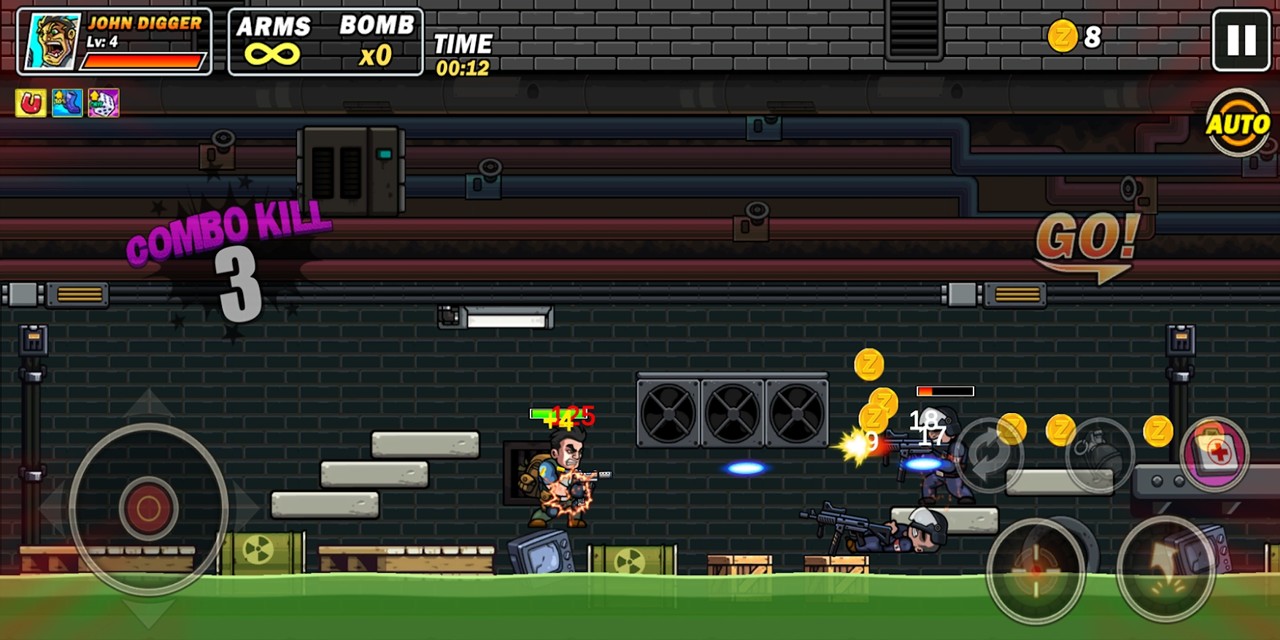
Task: Select the purple dice buff icon
Action: [x=103, y=103]
